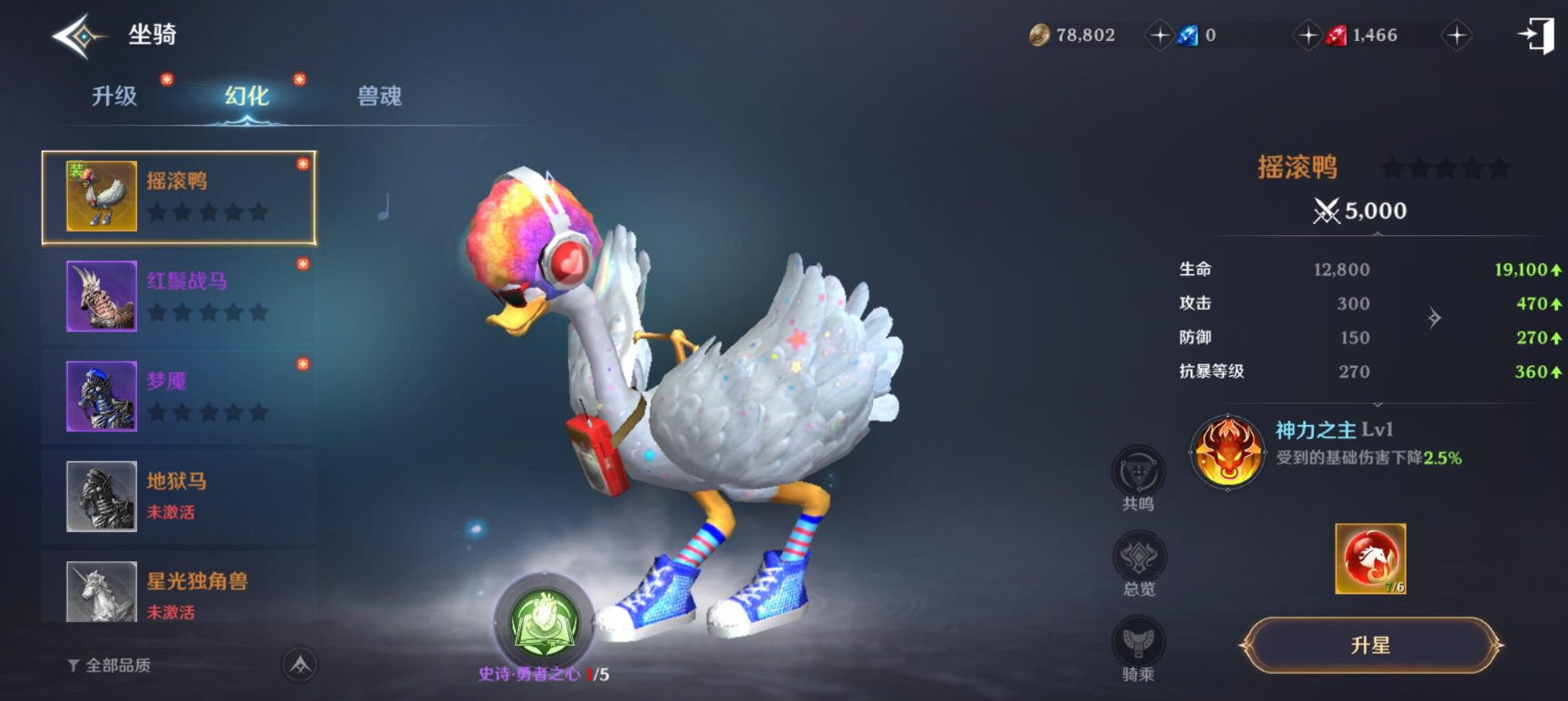View the 神力之主 skill icon
The height and width of the screenshot is (701, 1568).
pos(1227,451)
